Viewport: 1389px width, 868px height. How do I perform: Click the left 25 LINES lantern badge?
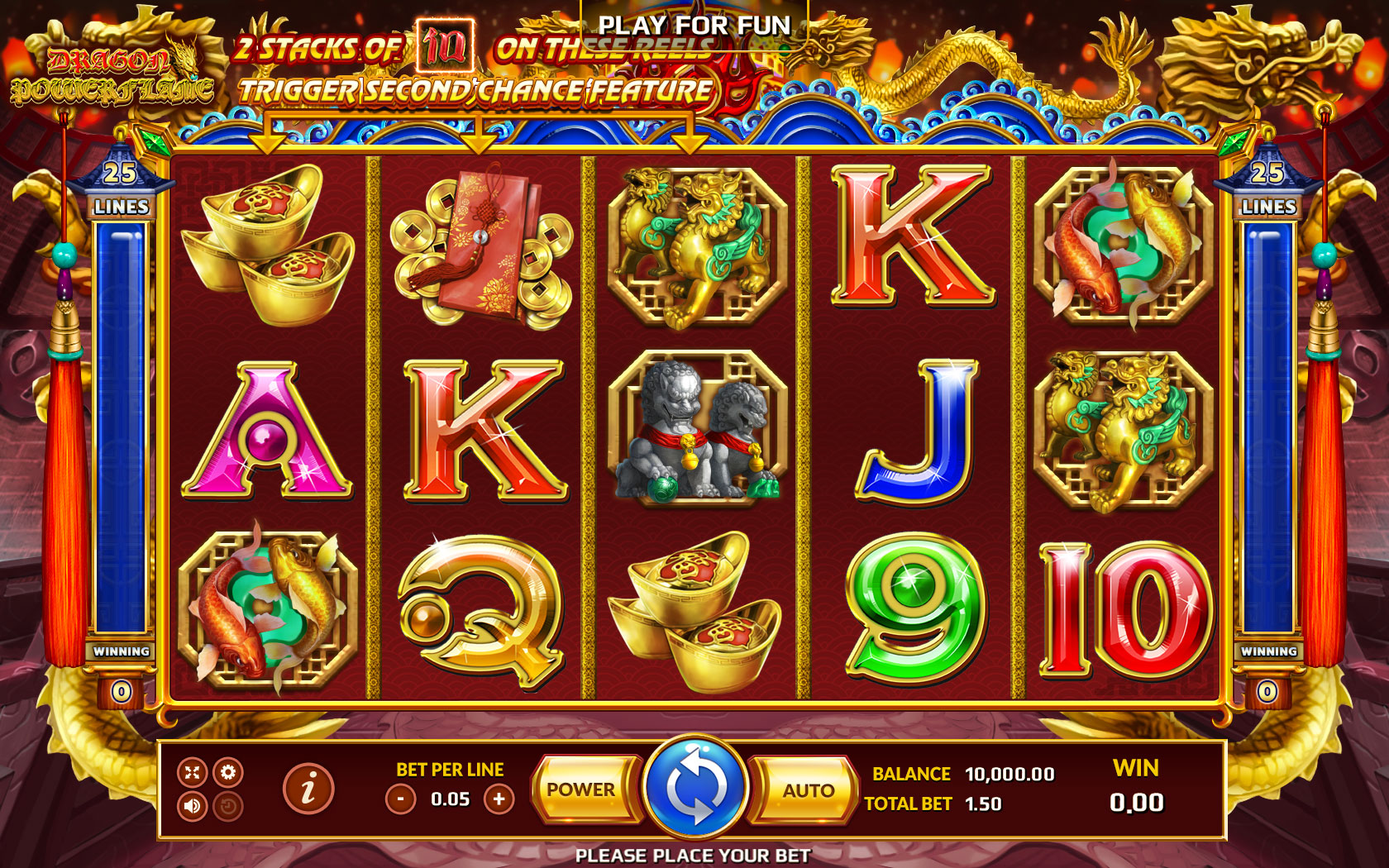point(121,186)
